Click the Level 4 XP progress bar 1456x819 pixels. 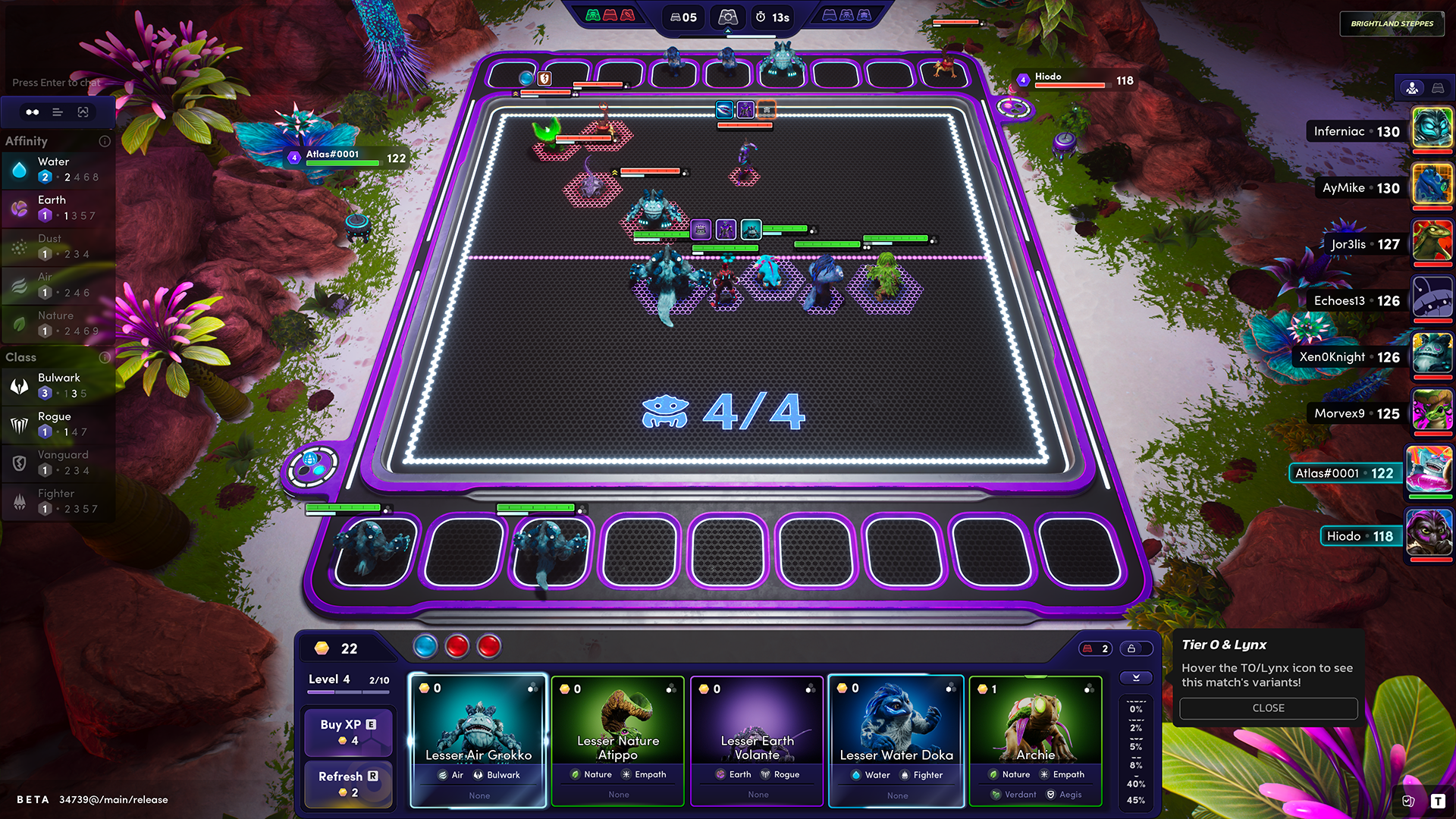click(x=348, y=690)
